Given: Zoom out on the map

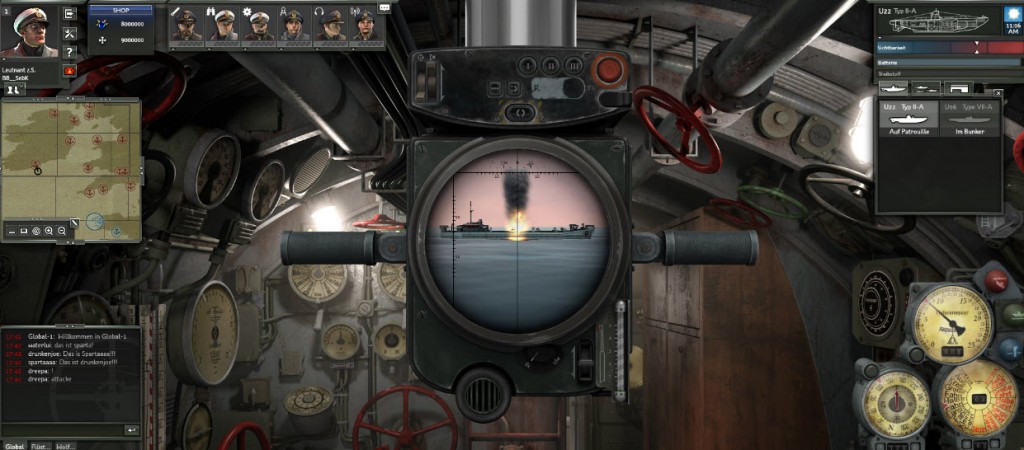Looking at the screenshot, I should coord(62,231).
